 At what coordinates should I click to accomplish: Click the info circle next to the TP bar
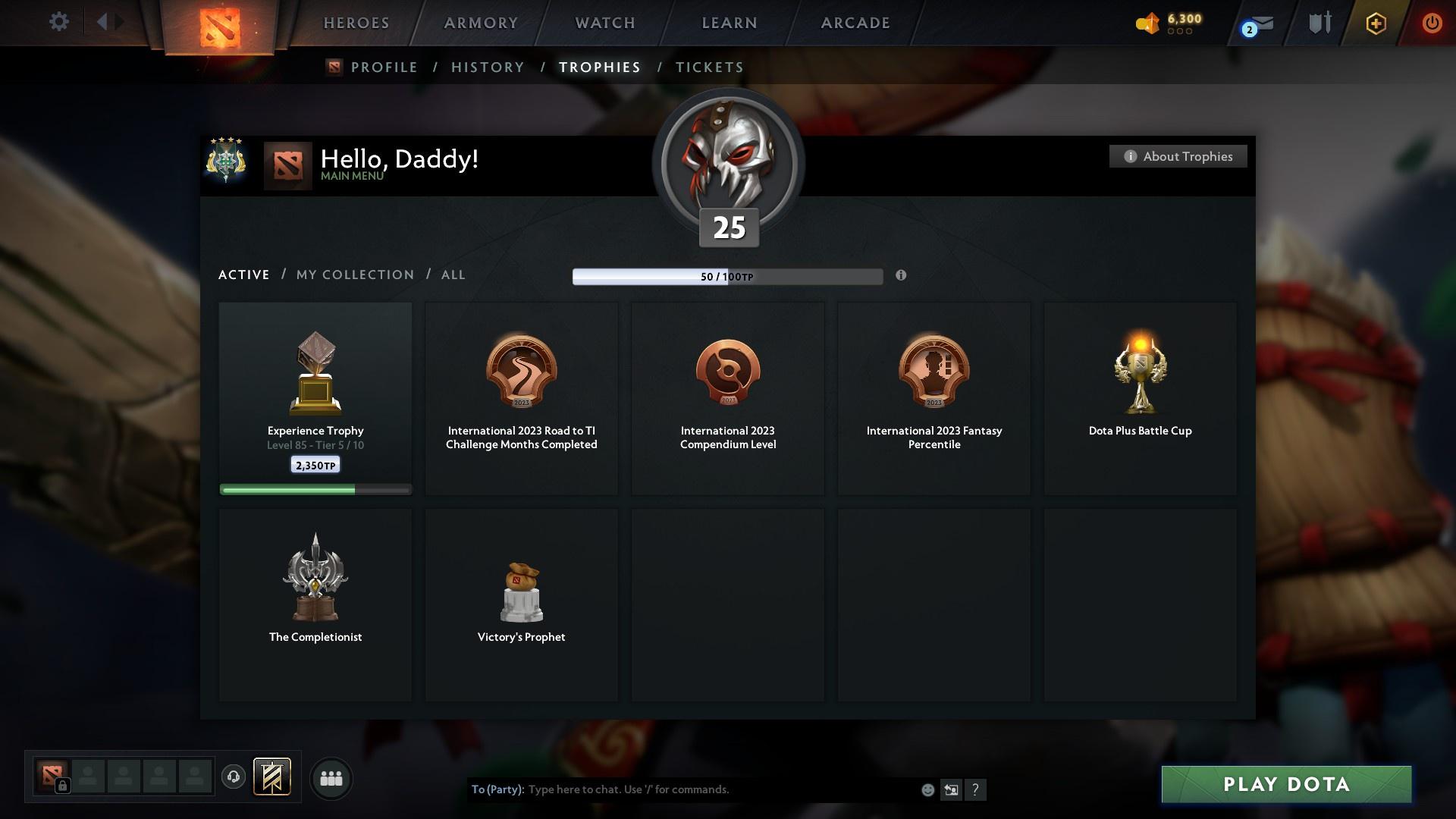coord(902,276)
